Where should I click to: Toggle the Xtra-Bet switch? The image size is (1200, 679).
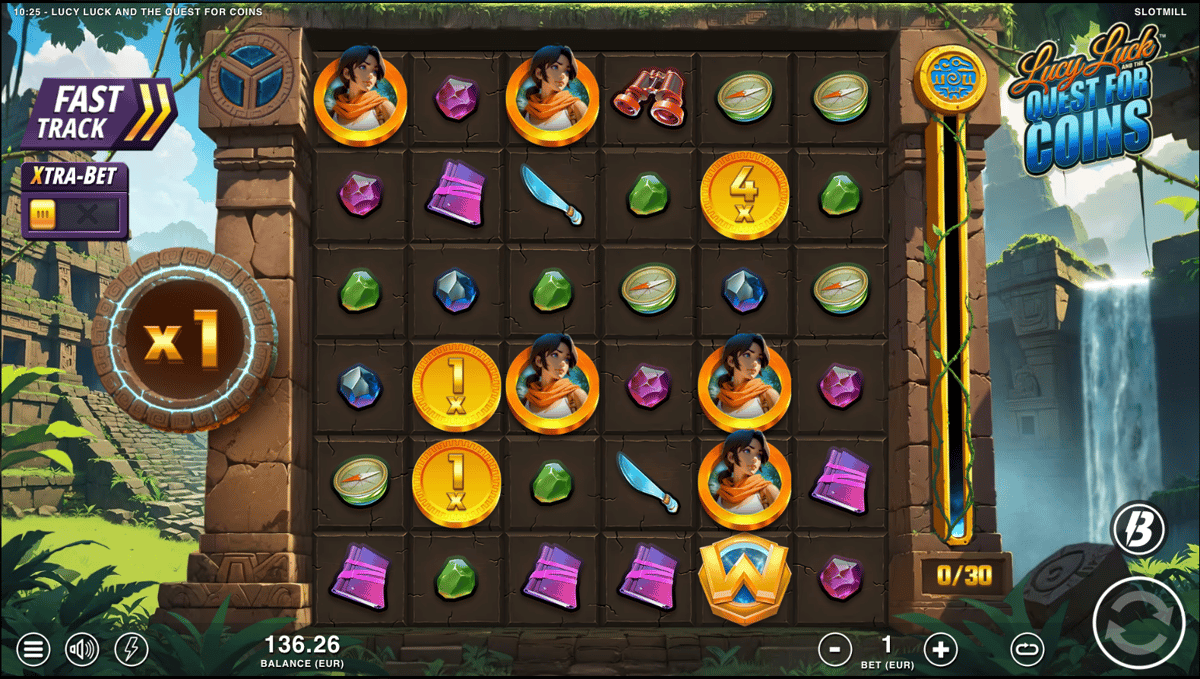(x=75, y=213)
